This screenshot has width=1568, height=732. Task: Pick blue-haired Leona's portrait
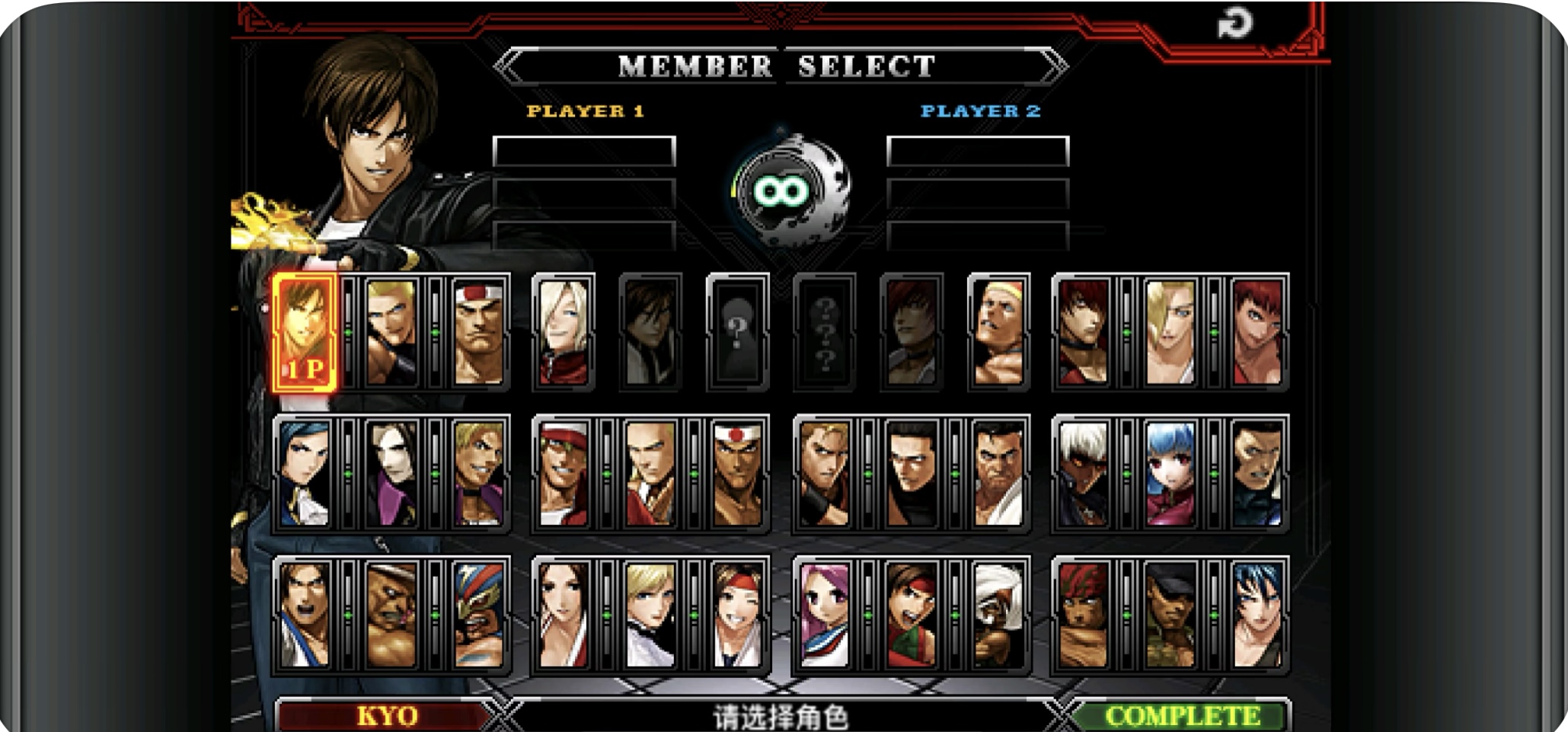point(1257,615)
